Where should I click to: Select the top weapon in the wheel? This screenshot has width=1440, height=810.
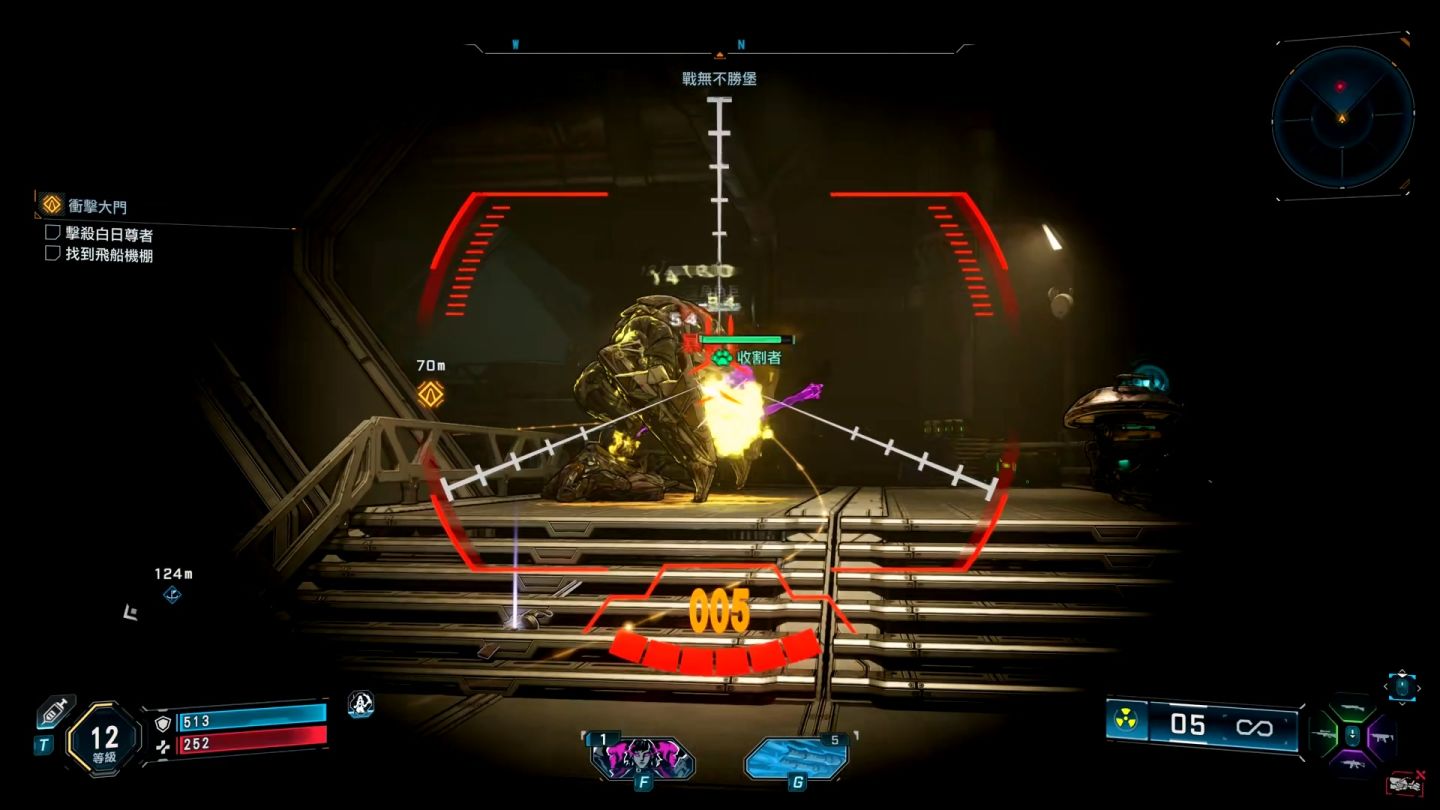click(x=1352, y=707)
